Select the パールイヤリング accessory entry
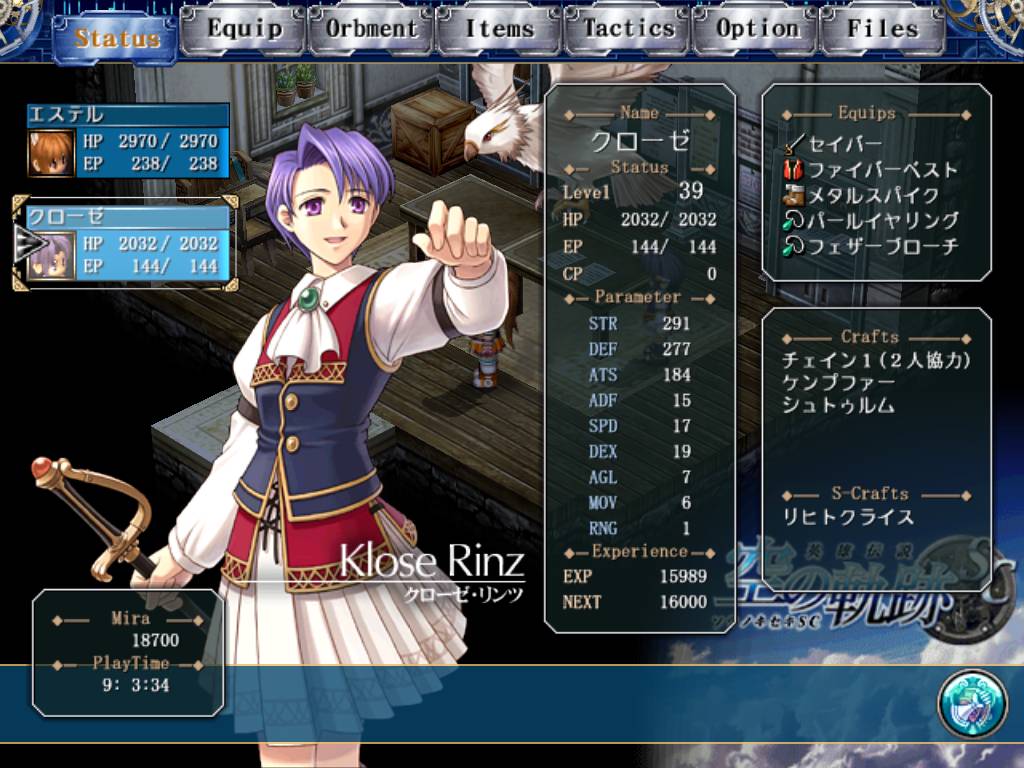Viewport: 1024px width, 768px height. (x=882, y=221)
